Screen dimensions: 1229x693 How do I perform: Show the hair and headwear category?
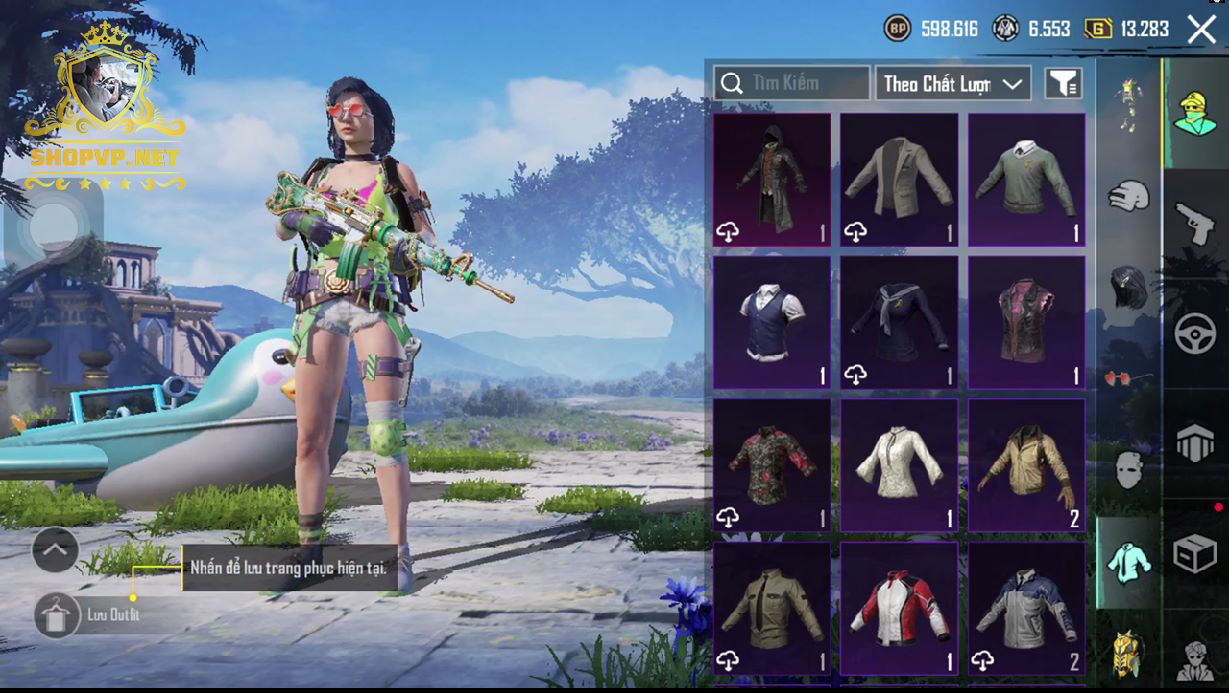click(x=1128, y=288)
